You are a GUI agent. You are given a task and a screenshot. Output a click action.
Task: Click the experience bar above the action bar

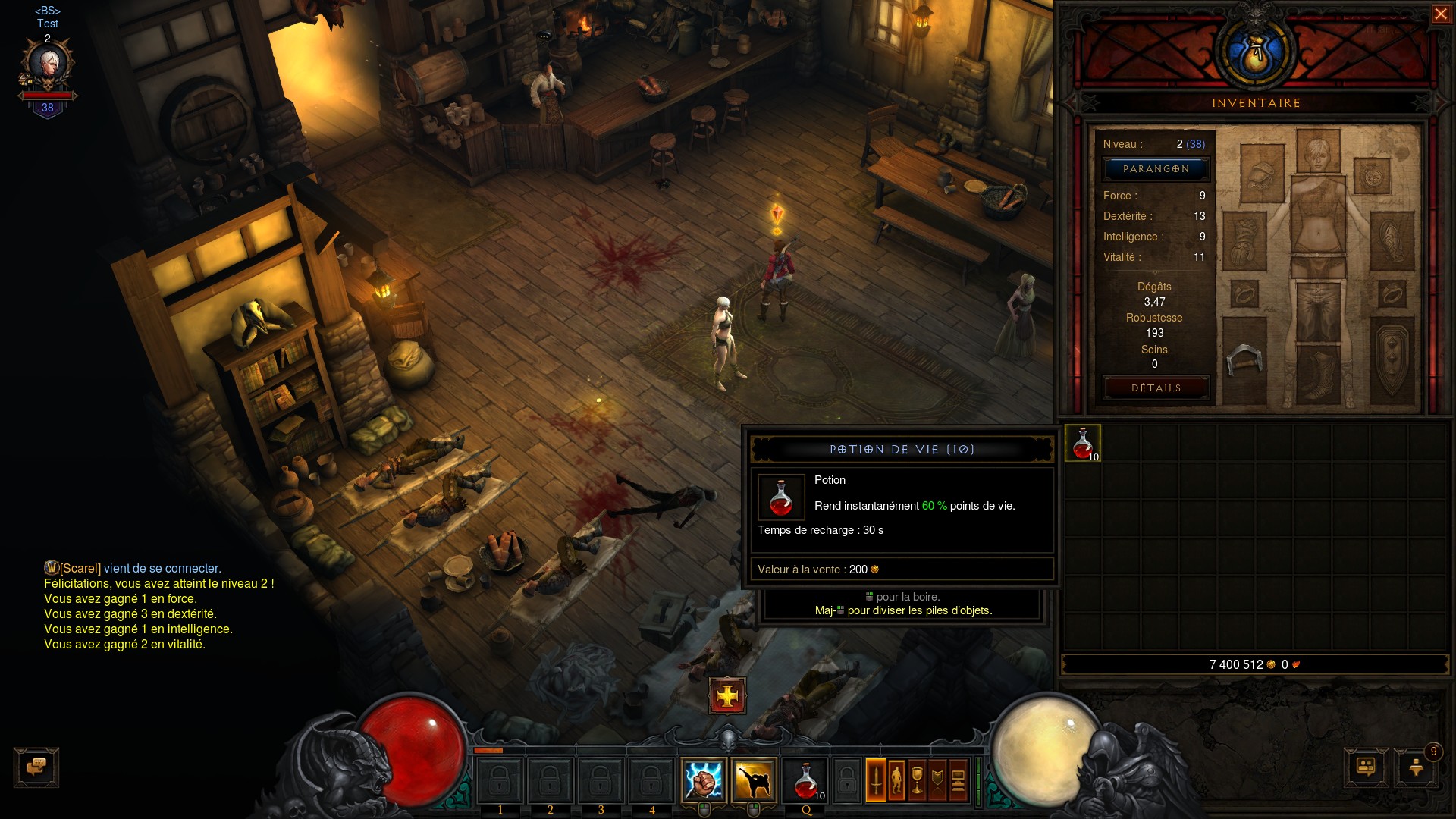click(x=728, y=749)
